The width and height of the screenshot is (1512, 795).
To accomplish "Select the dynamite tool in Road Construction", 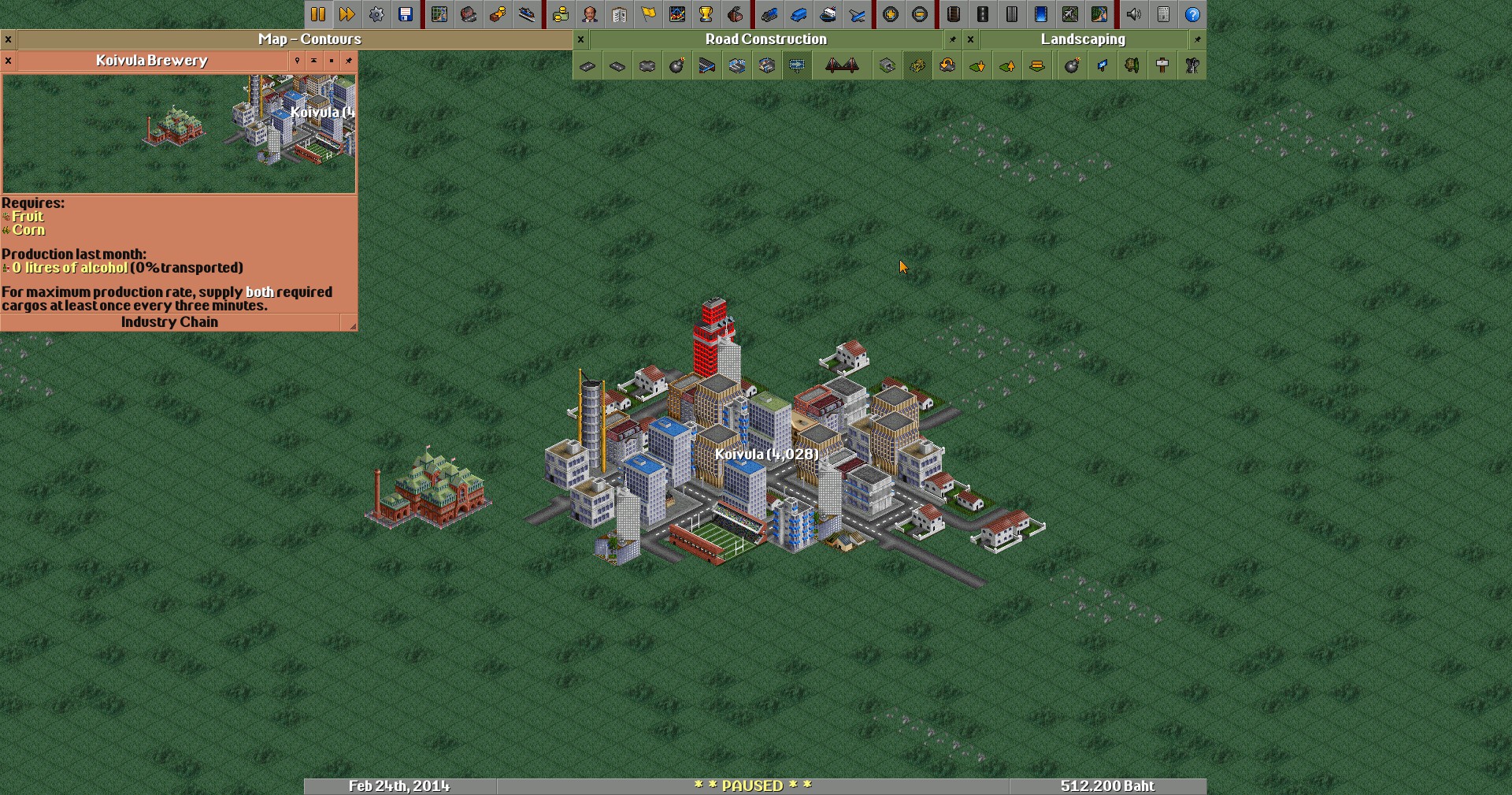I will (677, 66).
